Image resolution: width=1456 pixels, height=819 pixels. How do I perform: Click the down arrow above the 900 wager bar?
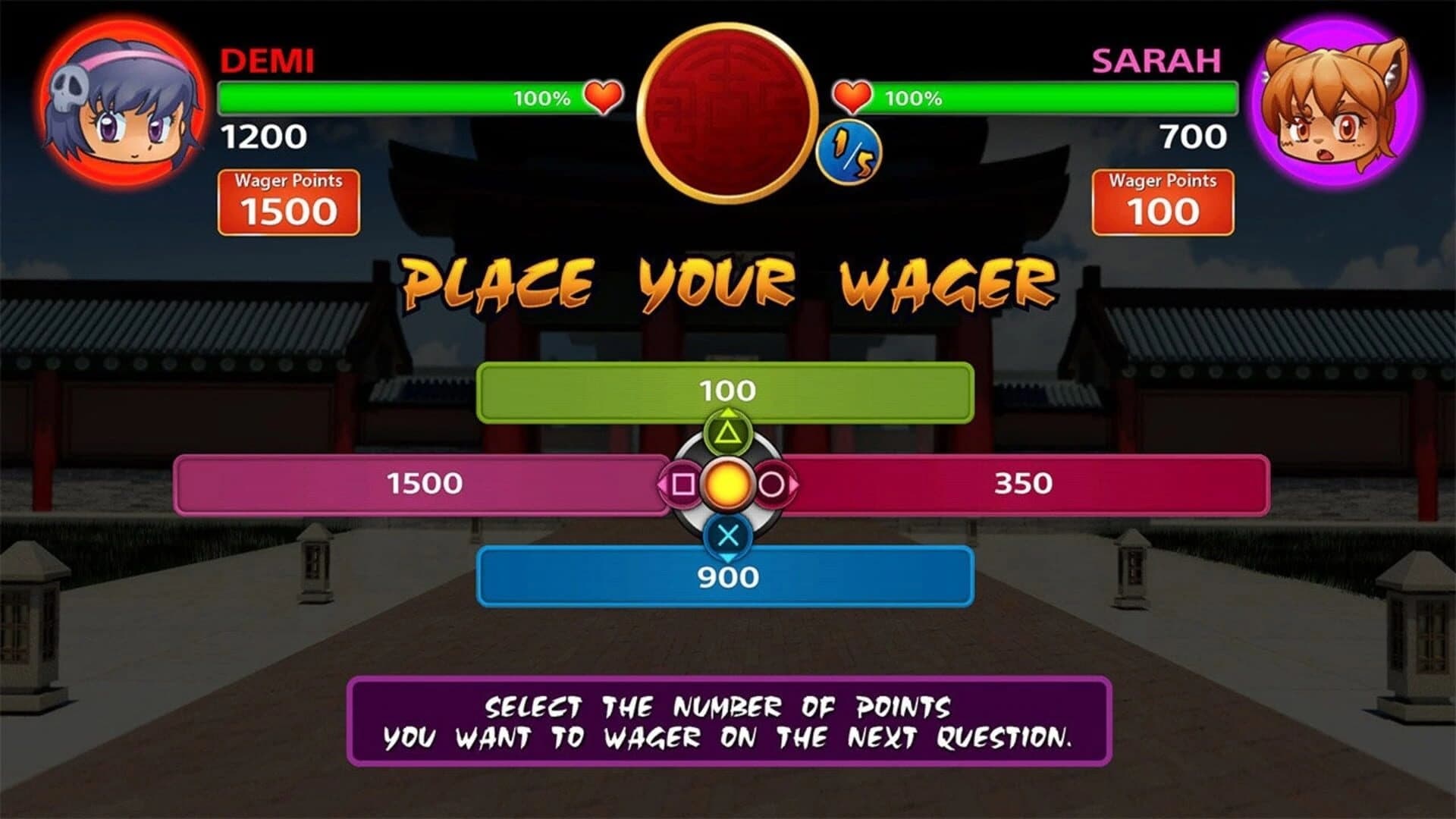pyautogui.click(x=726, y=559)
